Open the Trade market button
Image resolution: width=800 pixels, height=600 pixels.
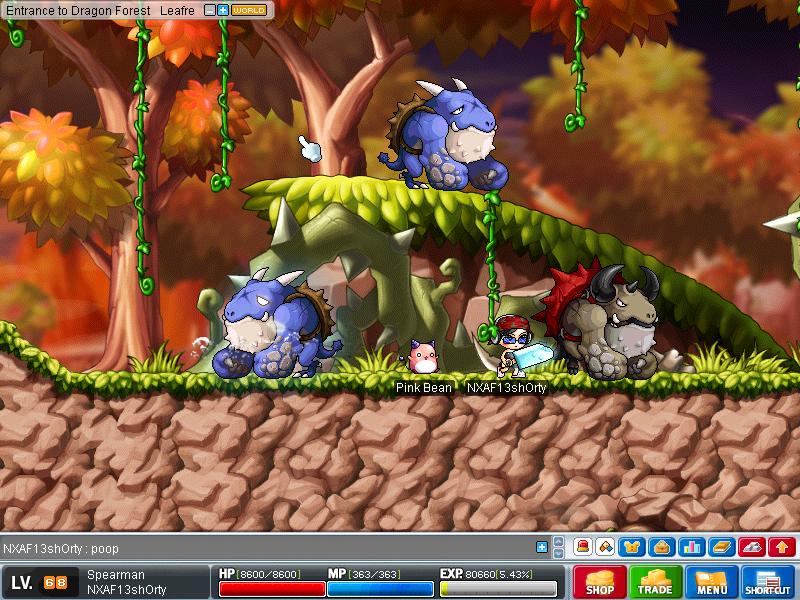656,582
